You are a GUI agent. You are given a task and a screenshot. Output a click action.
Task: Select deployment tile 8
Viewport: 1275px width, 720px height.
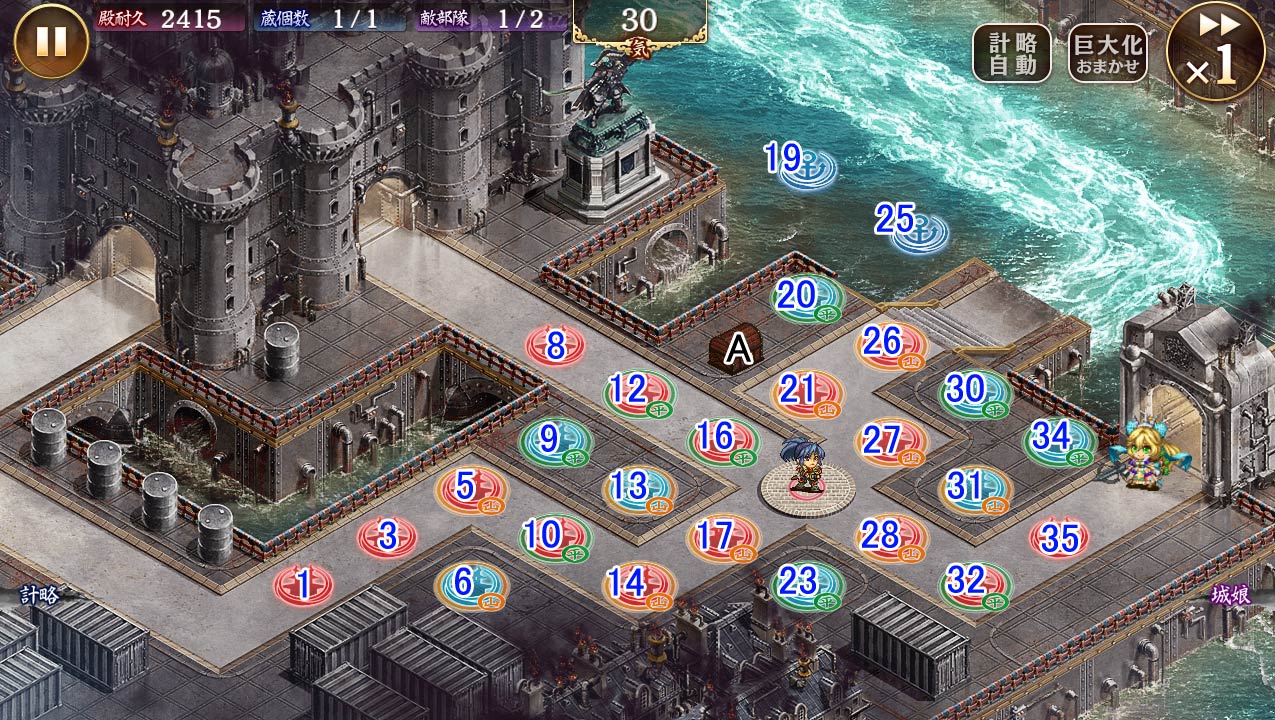(555, 346)
